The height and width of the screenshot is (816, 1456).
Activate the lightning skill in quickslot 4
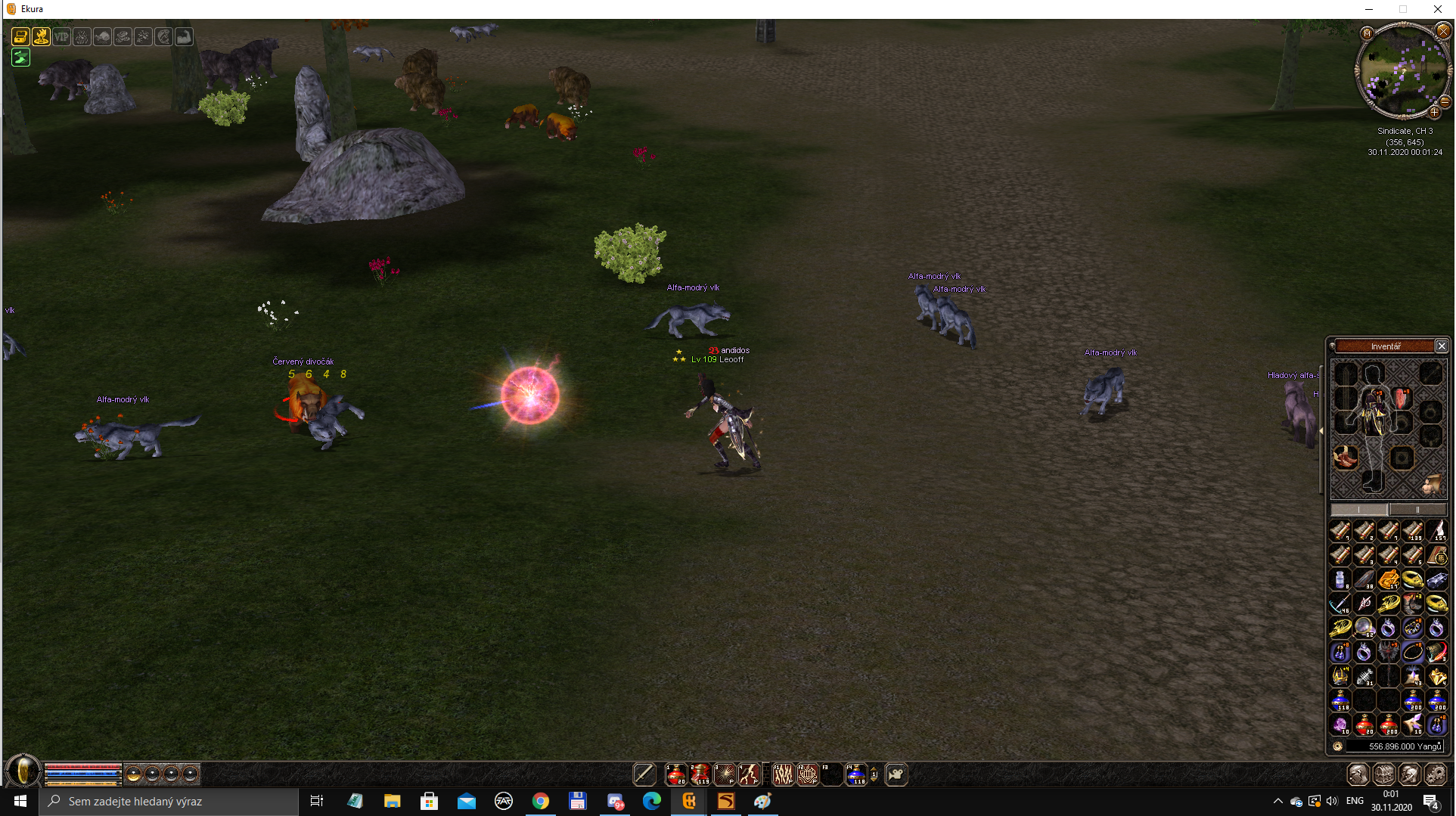(x=749, y=774)
